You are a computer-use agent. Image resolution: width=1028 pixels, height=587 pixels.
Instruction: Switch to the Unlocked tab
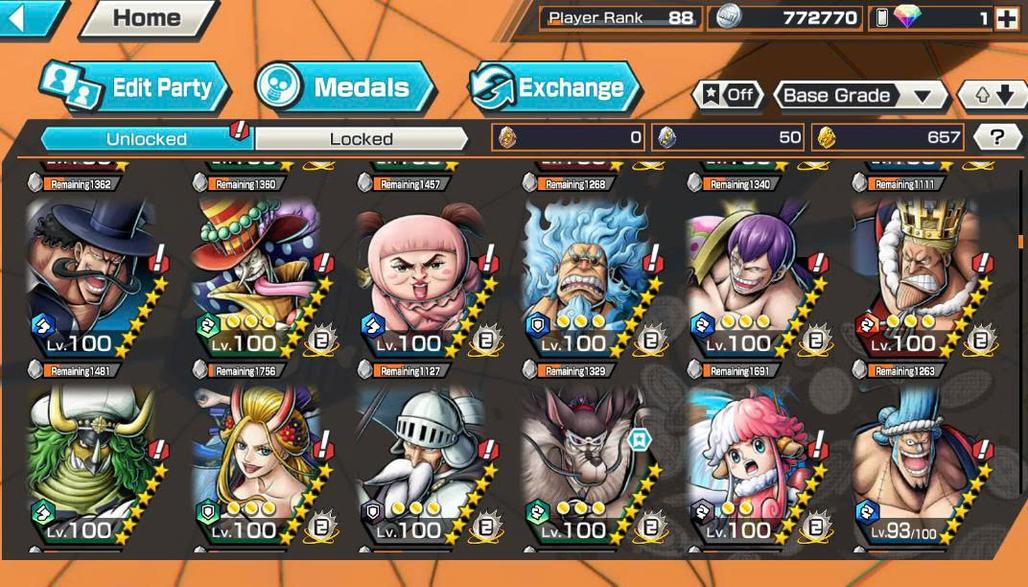(146, 138)
